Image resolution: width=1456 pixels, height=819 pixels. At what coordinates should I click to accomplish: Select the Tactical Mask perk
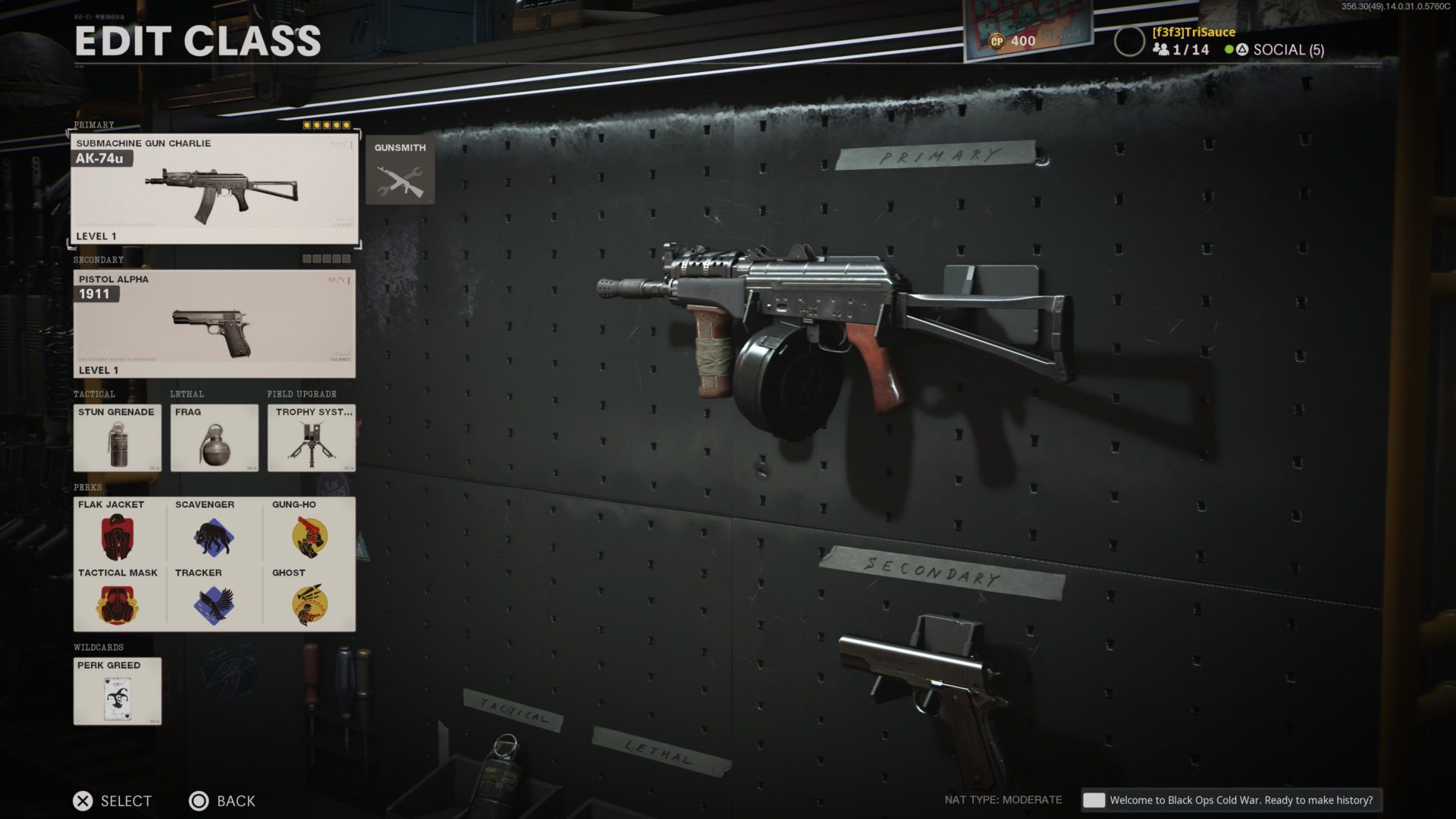117,598
